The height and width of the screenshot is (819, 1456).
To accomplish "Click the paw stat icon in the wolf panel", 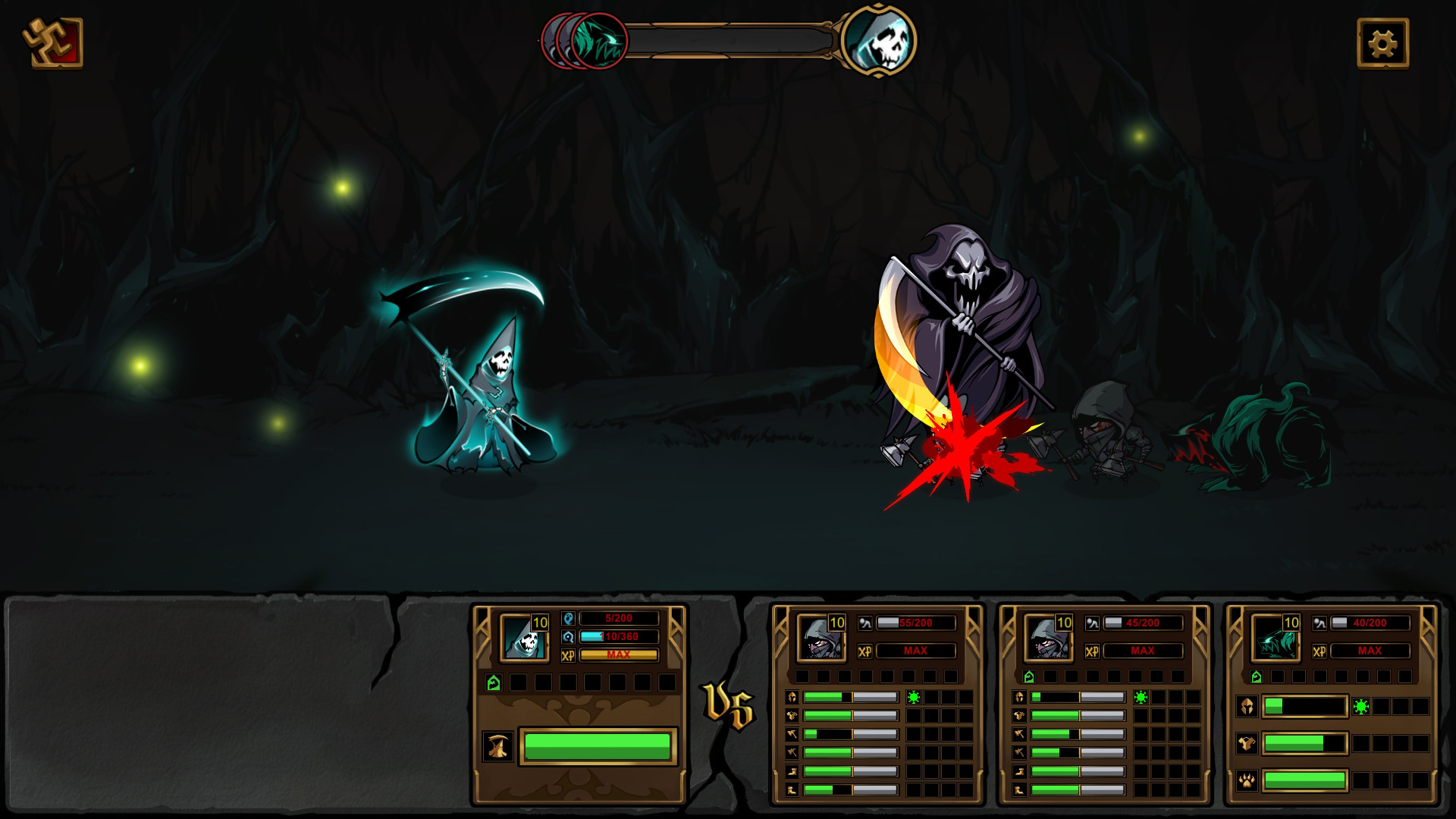I will [1247, 782].
